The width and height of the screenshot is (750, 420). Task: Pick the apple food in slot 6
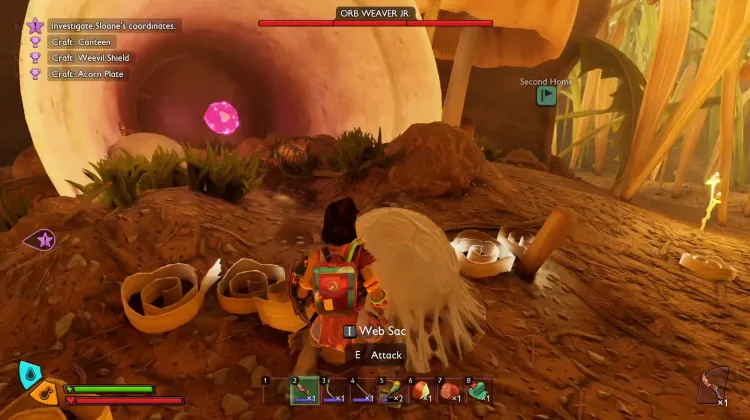[422, 390]
